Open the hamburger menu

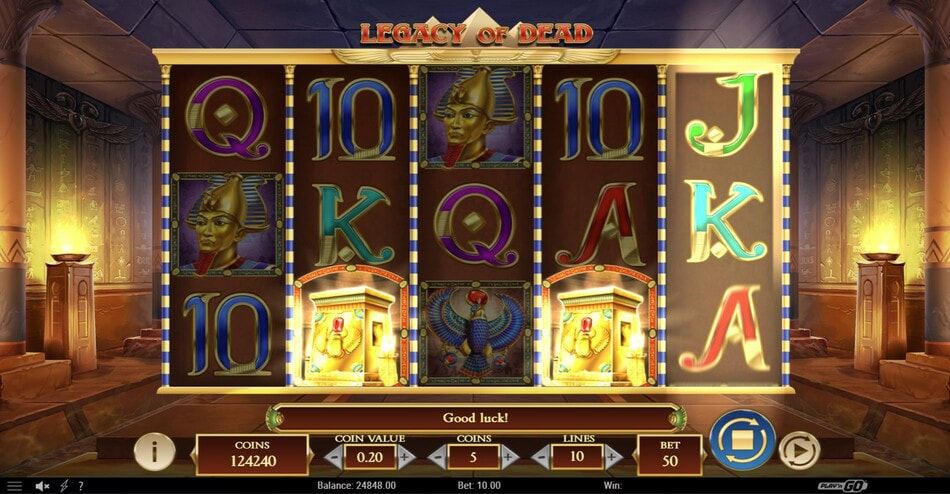(x=14, y=486)
